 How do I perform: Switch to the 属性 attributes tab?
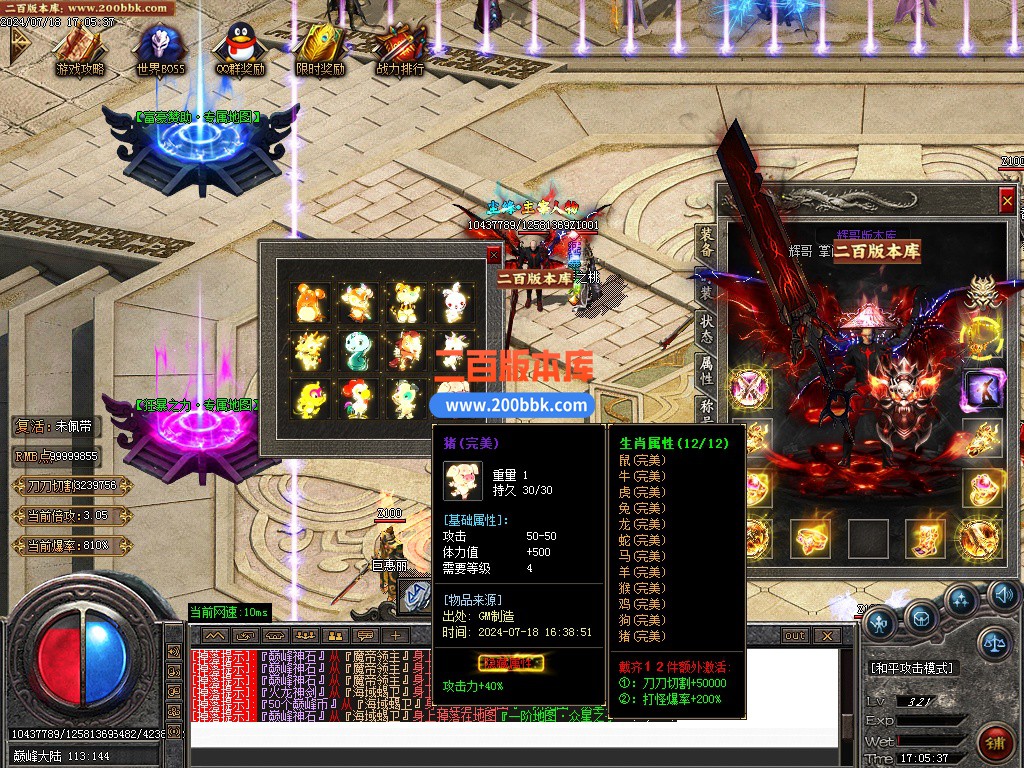(706, 372)
